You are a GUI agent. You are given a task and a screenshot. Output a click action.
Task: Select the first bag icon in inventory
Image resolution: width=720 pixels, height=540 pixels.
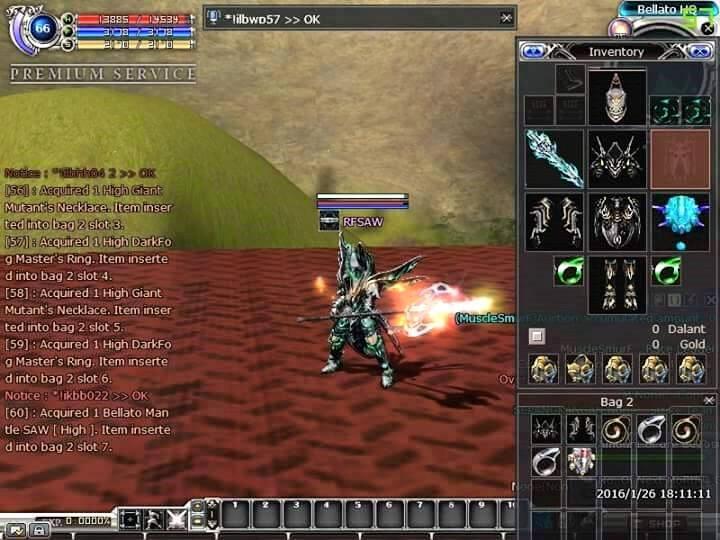[543, 368]
